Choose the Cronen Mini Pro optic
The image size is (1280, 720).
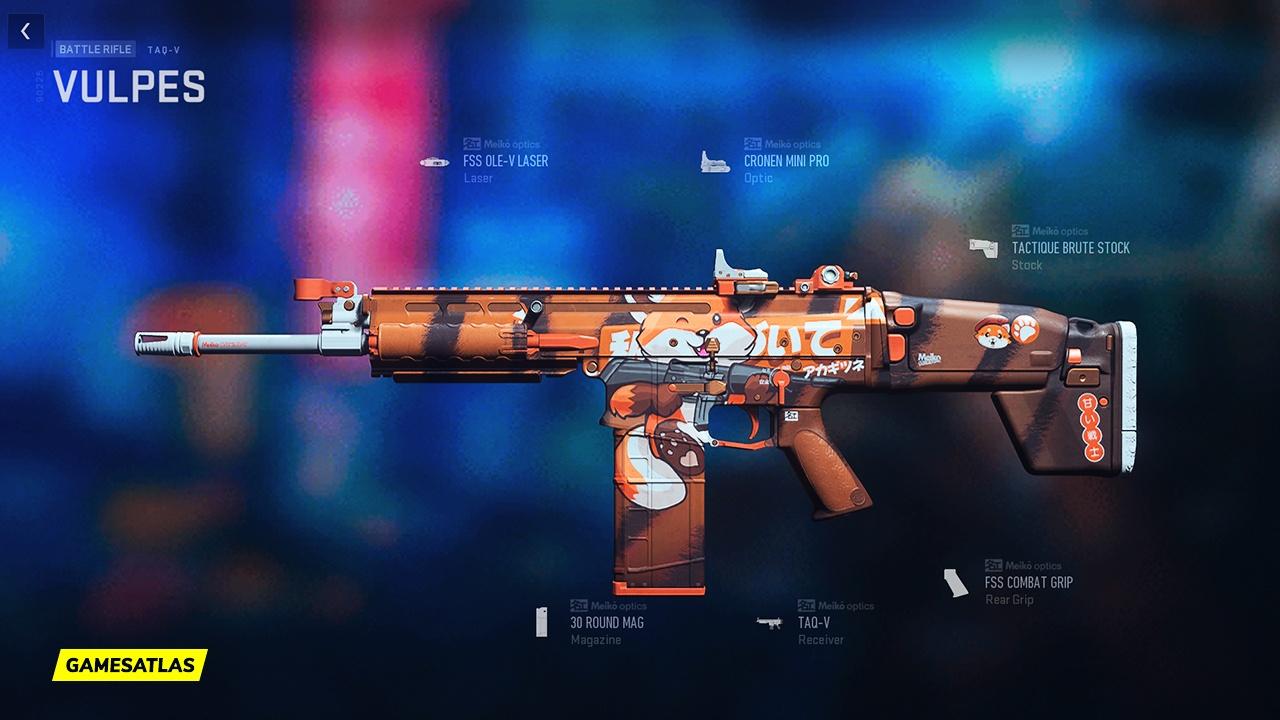coord(786,161)
